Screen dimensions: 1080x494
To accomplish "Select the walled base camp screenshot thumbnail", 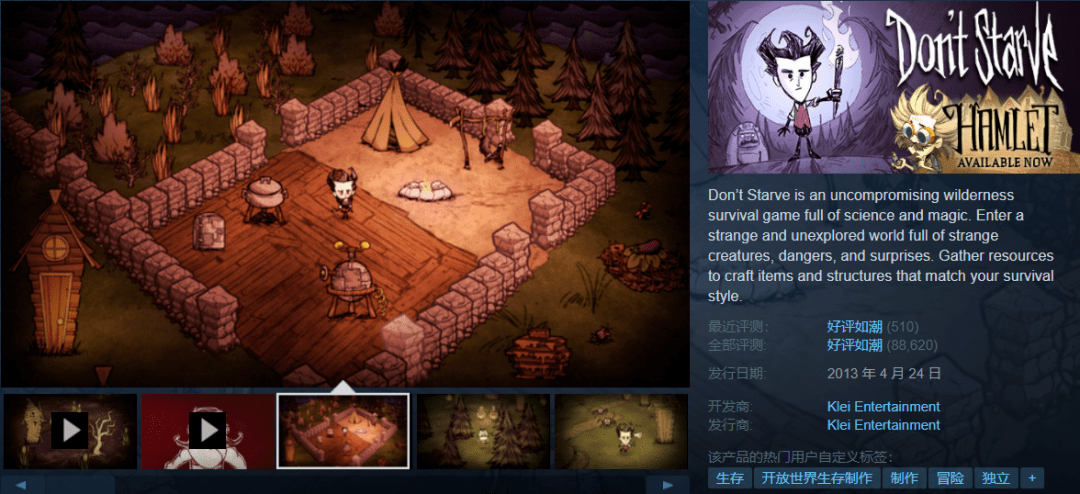I will click(343, 431).
